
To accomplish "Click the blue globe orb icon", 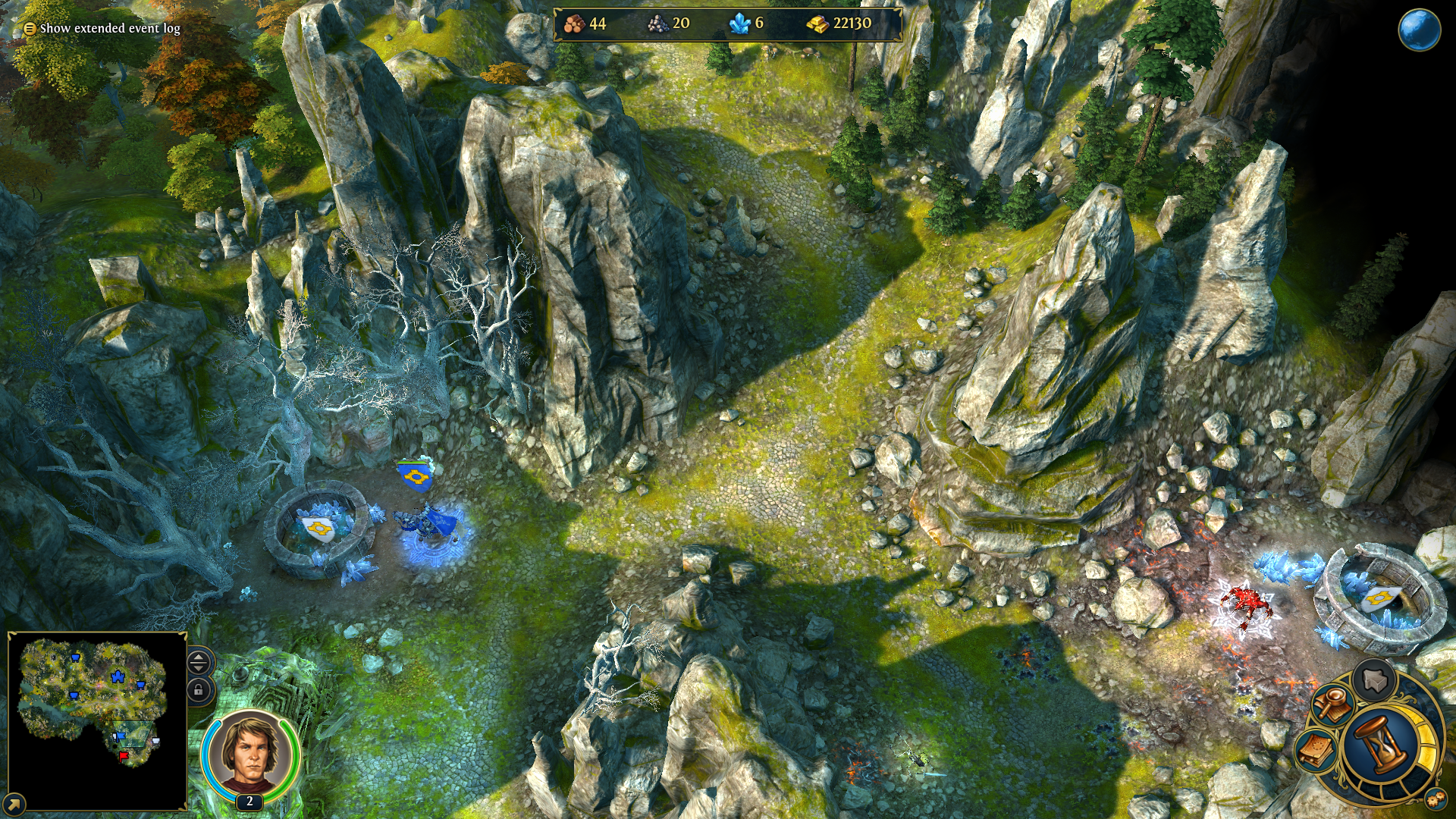I will click(x=1419, y=31).
